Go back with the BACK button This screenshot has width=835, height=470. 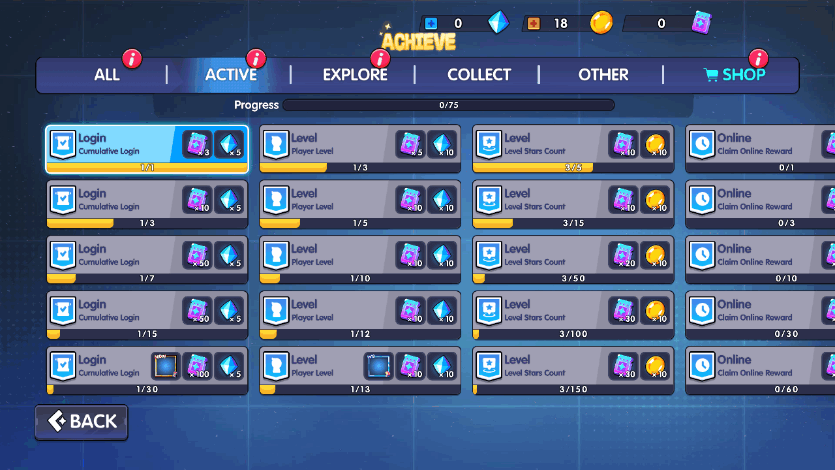82,422
